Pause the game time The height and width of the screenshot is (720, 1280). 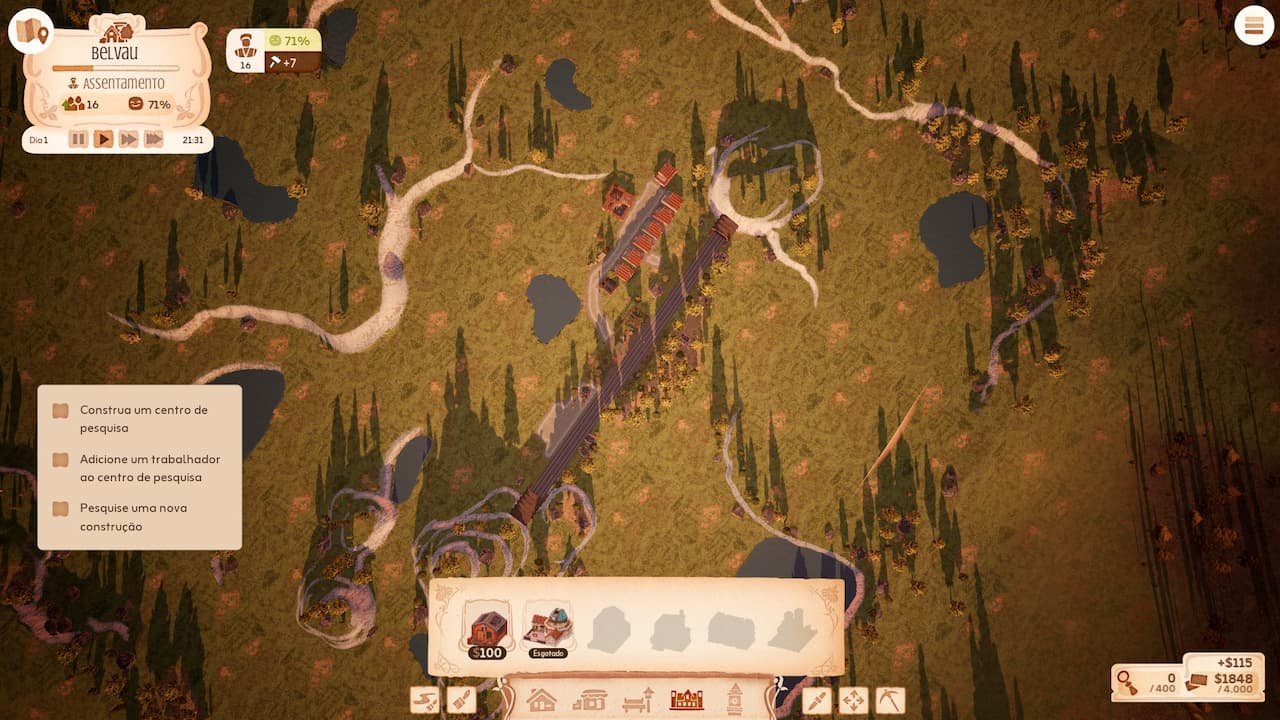[x=78, y=139]
